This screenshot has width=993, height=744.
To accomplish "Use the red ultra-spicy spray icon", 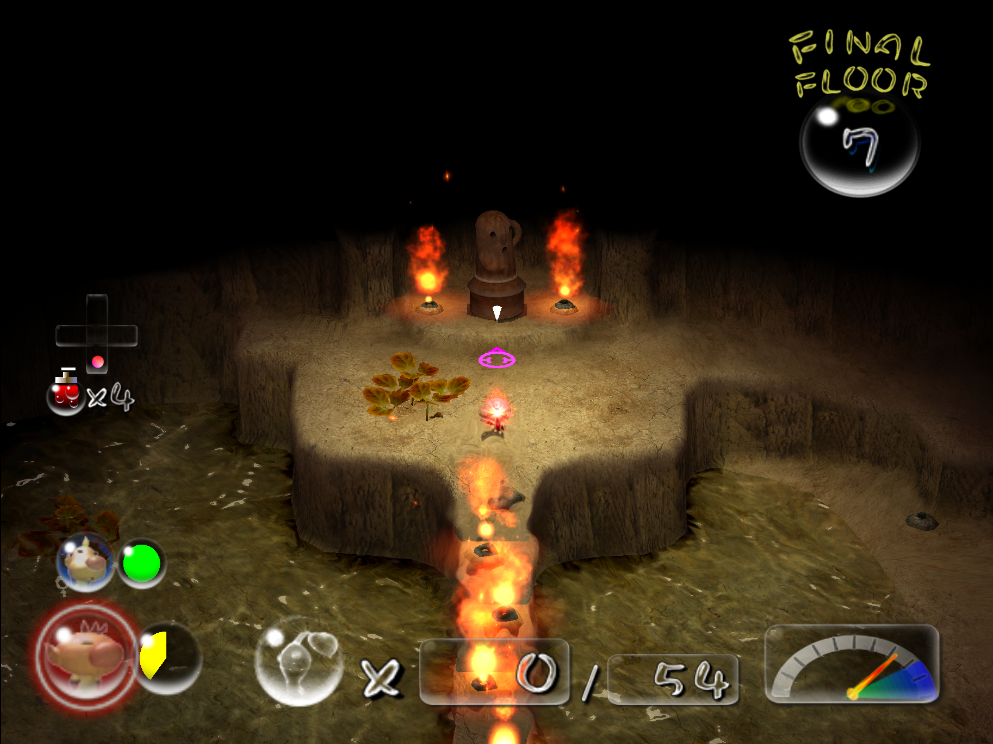I will tap(66, 392).
